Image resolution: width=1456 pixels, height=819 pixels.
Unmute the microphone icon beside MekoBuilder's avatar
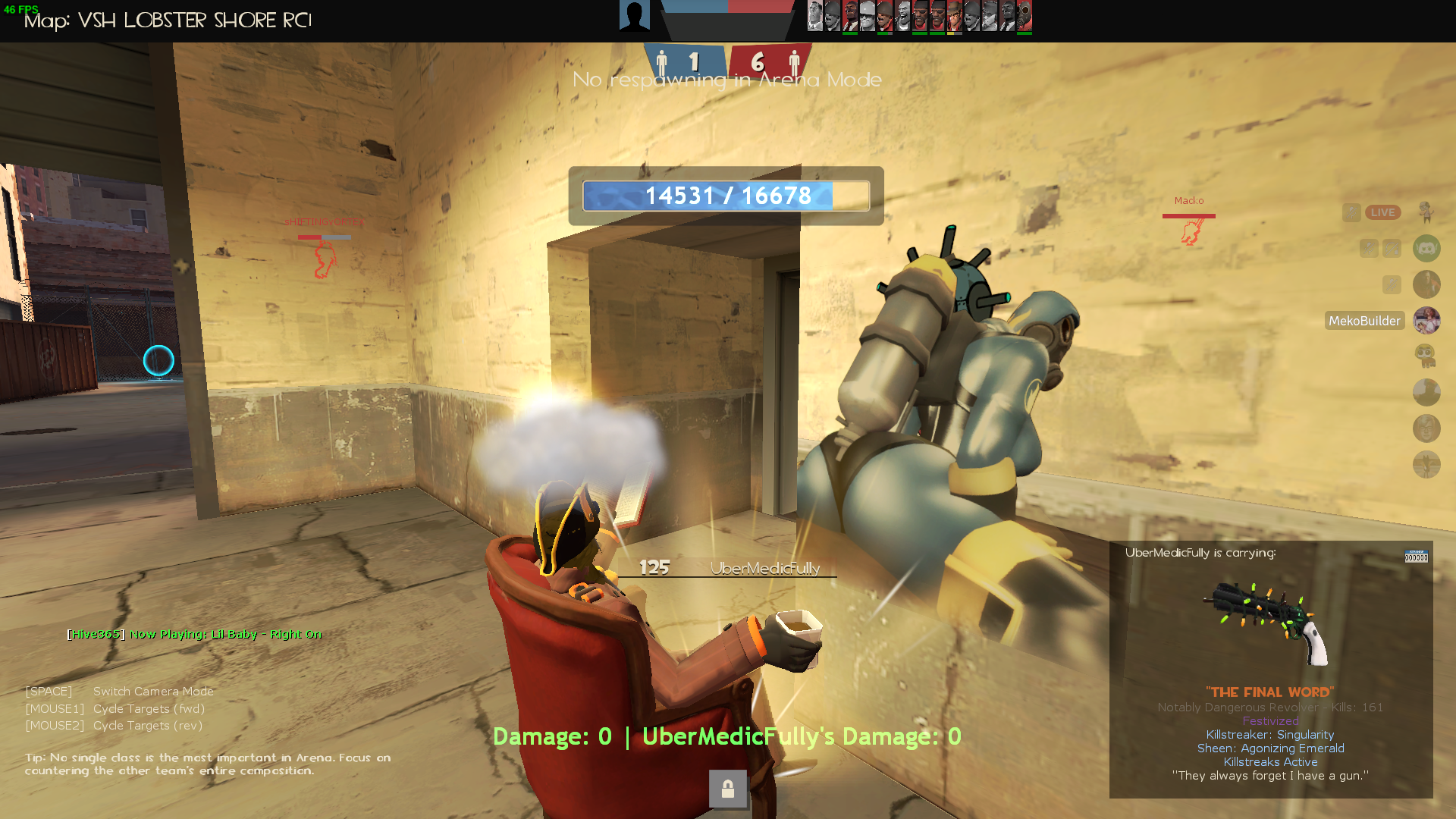pos(1392,284)
